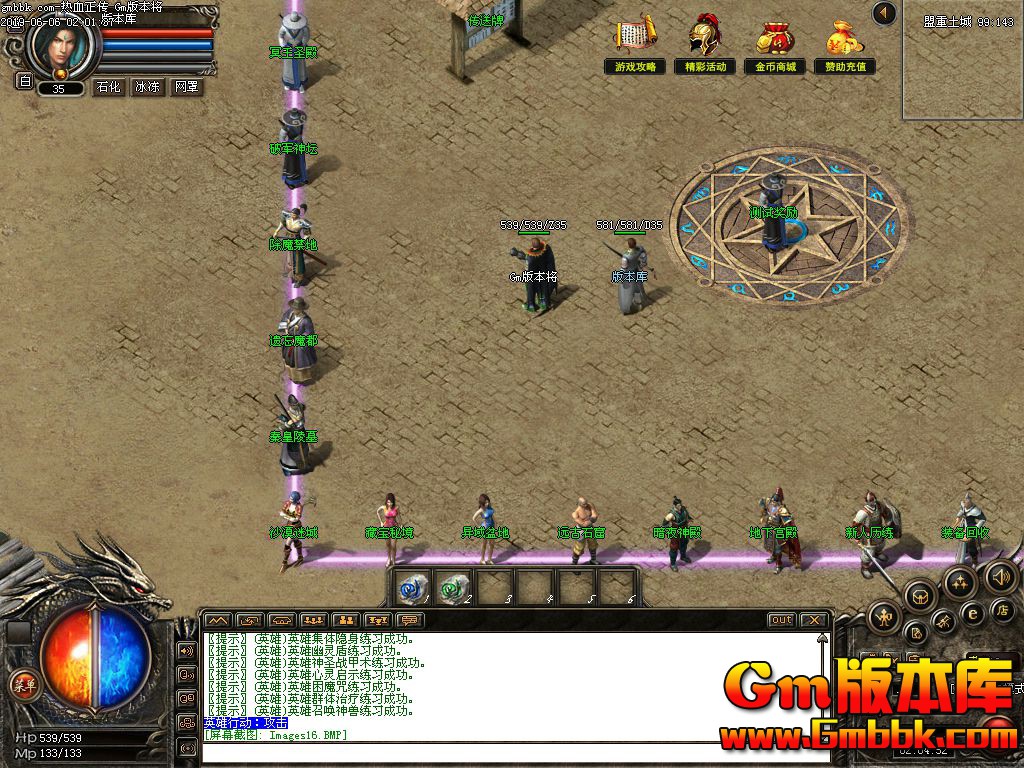
Task: Close the chat window with X
Action: coord(814,620)
